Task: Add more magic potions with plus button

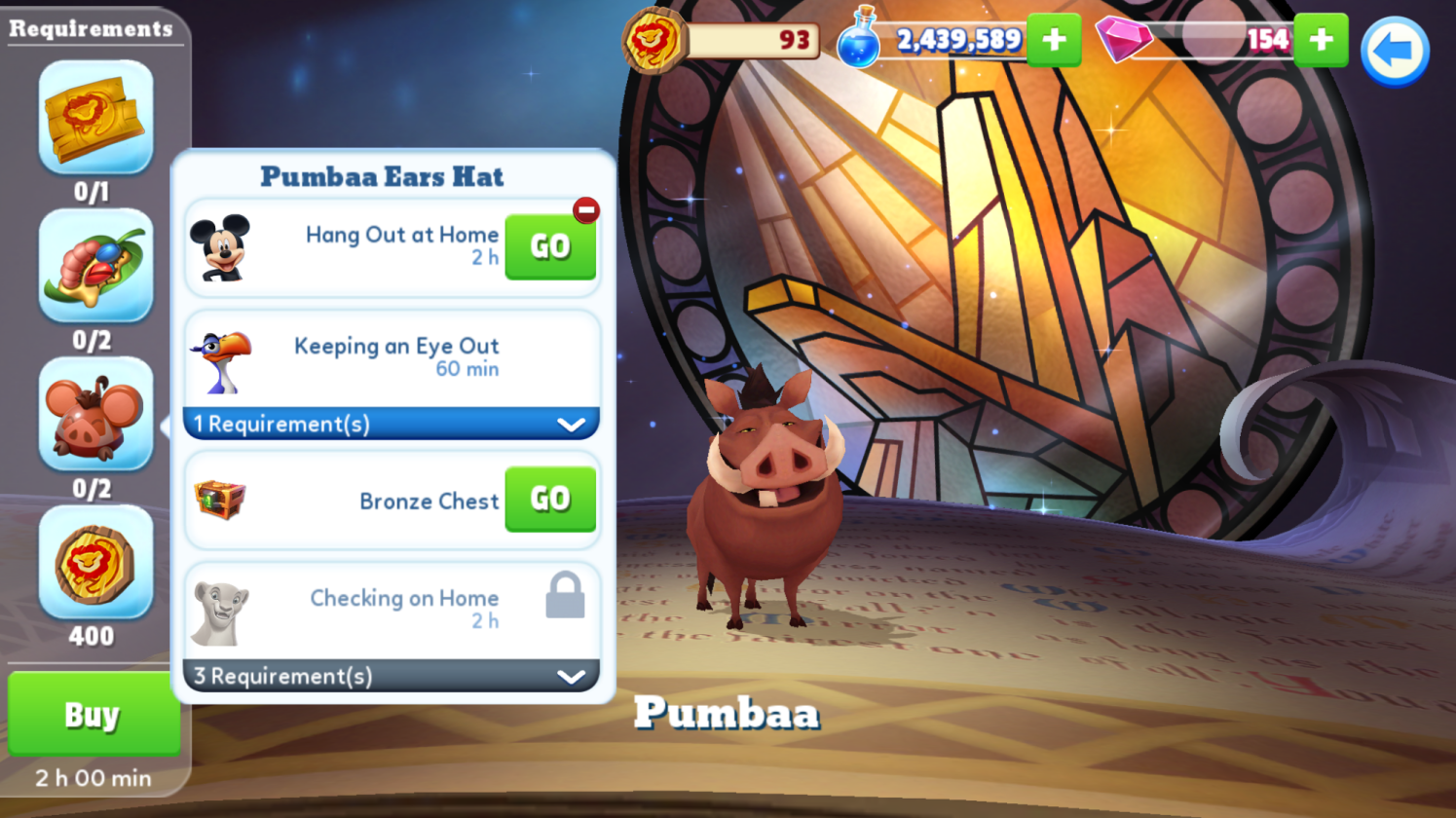Action: 1054,40
